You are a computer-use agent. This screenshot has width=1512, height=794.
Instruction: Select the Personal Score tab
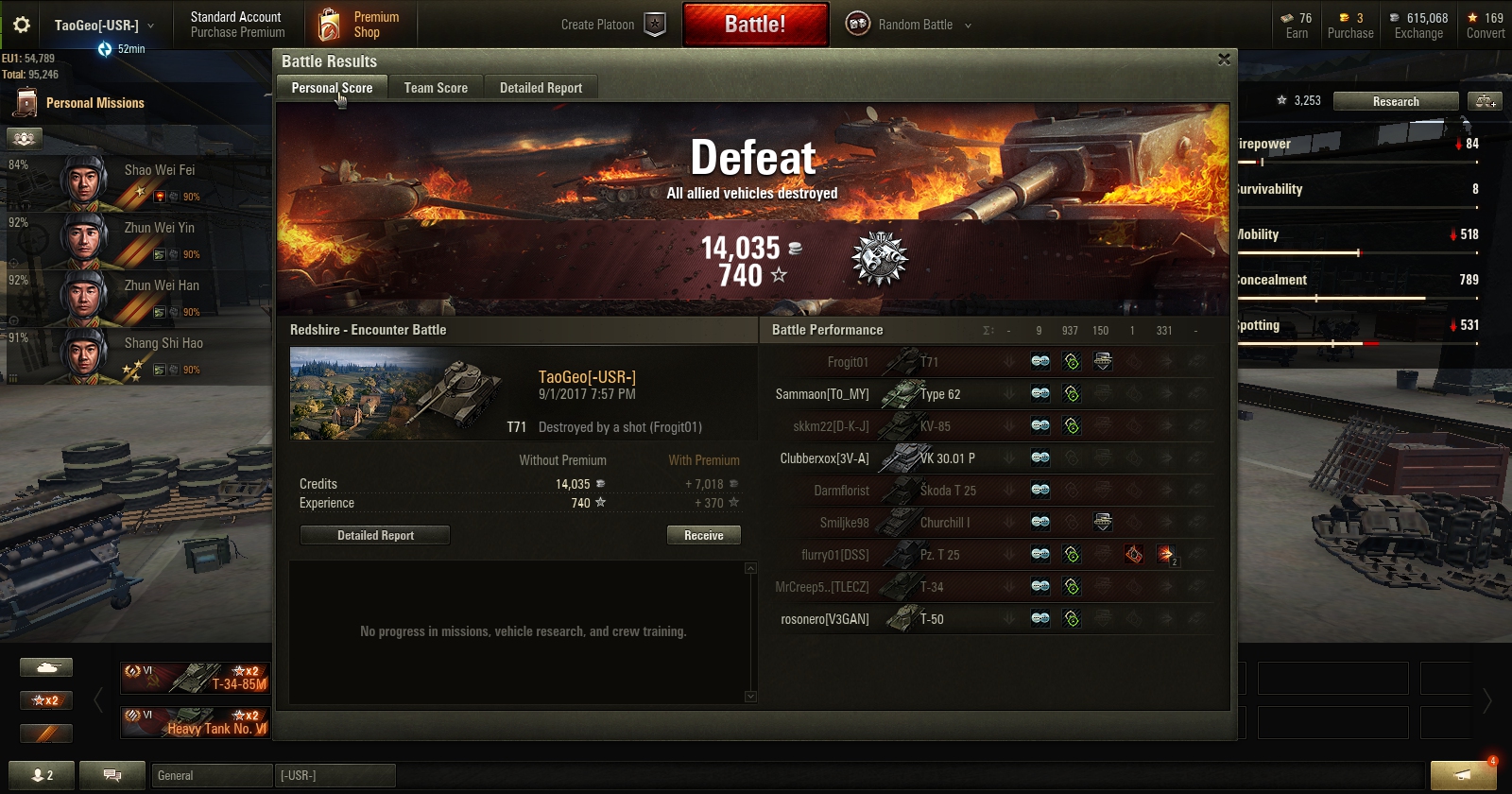point(332,88)
